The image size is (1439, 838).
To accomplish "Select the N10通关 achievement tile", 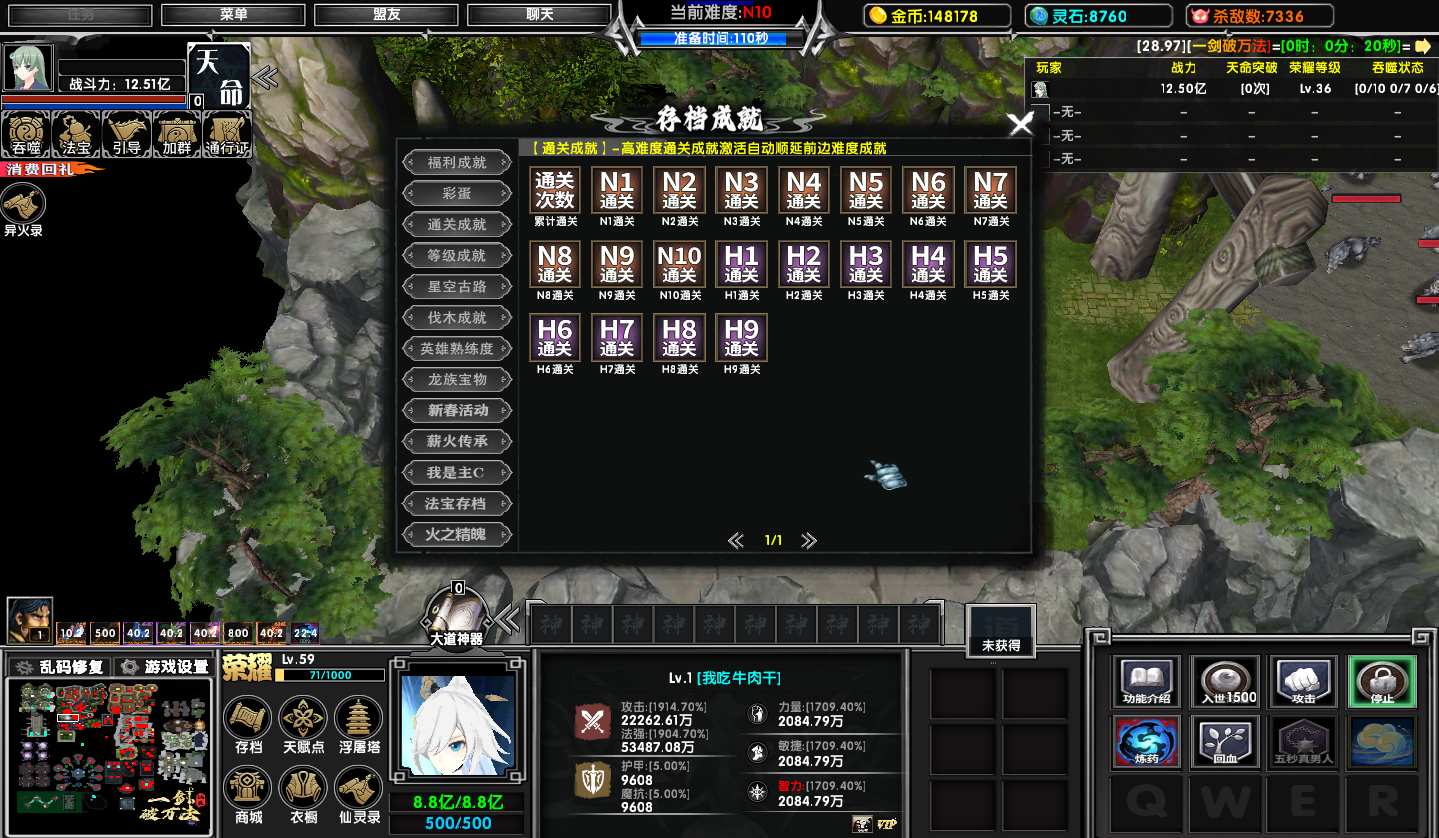I will pyautogui.click(x=679, y=265).
